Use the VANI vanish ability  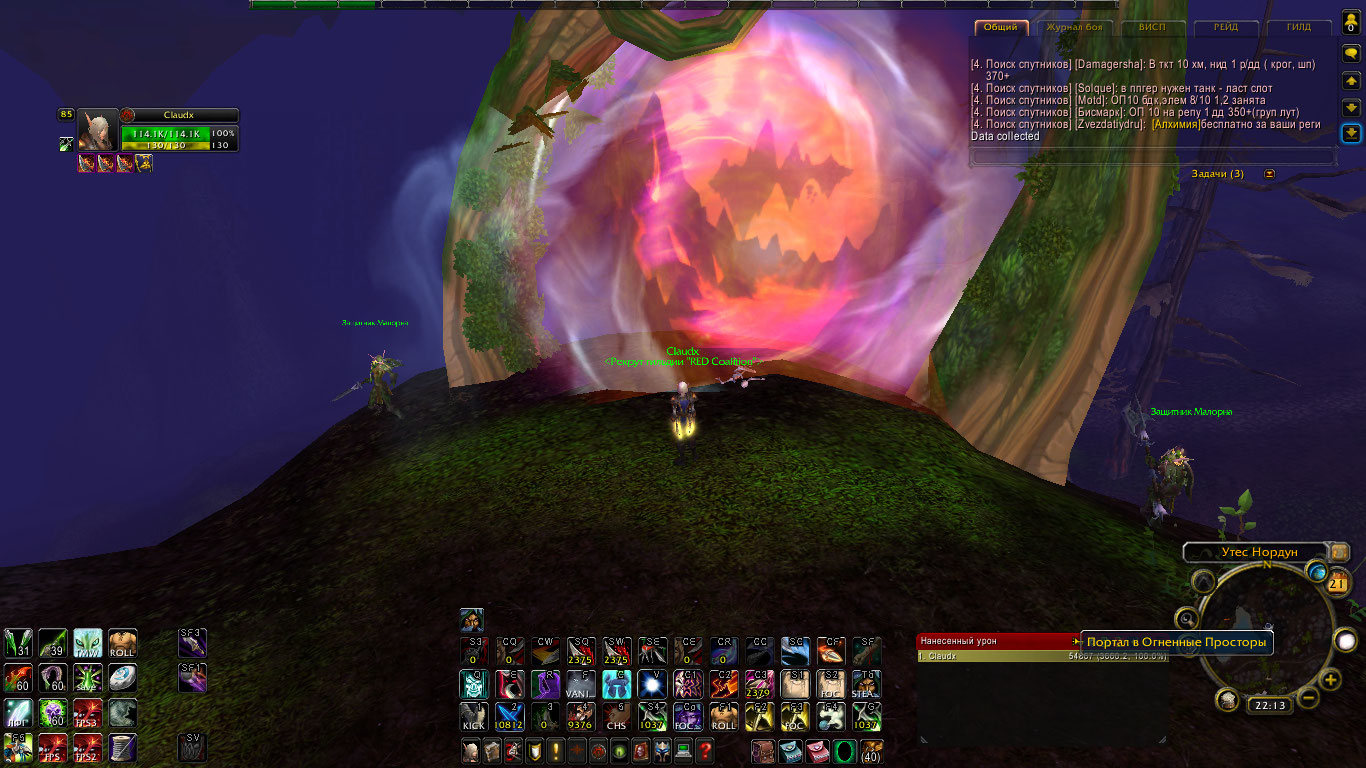(x=580, y=684)
